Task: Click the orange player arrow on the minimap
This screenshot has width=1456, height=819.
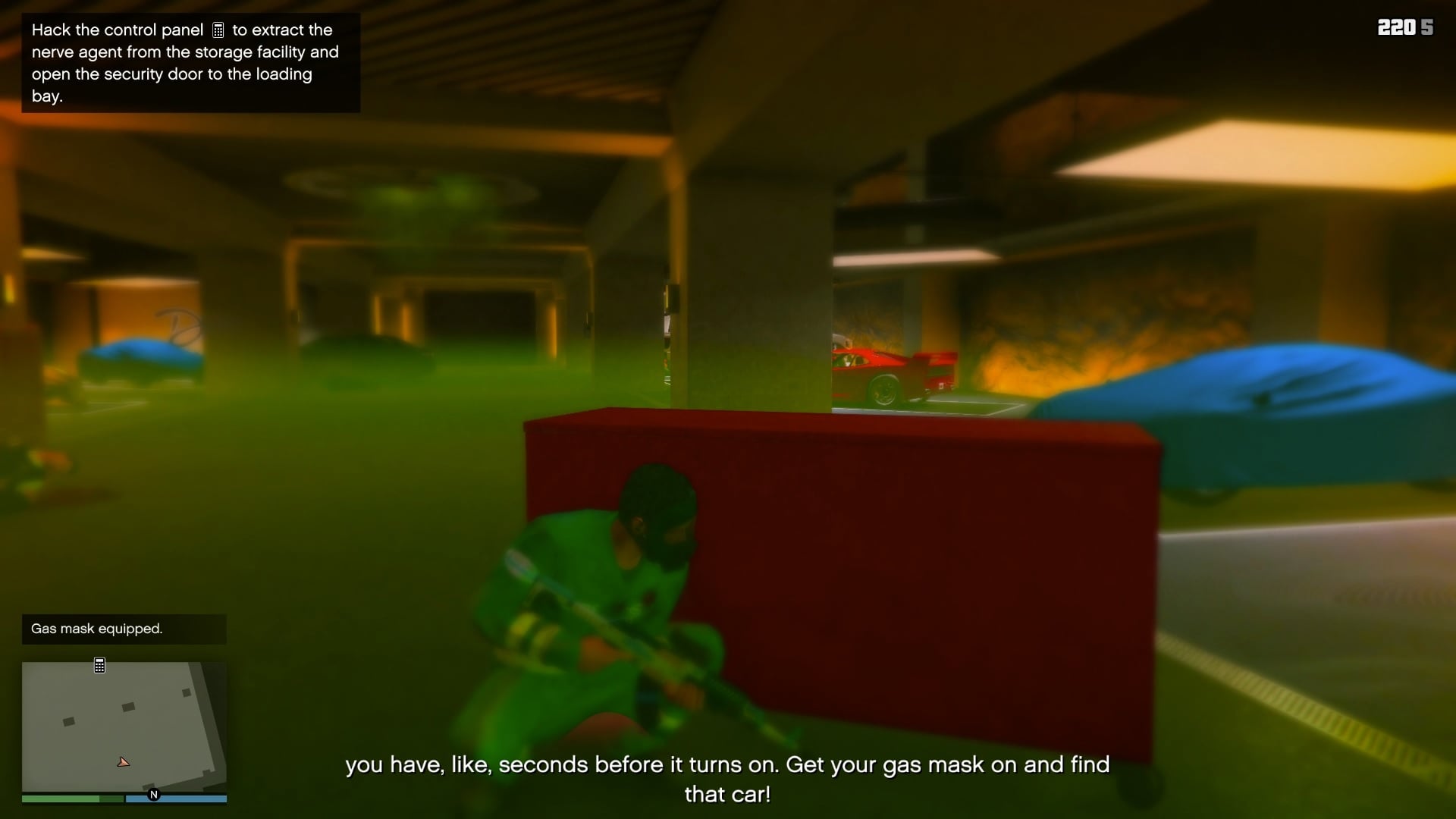Action: pos(124,762)
